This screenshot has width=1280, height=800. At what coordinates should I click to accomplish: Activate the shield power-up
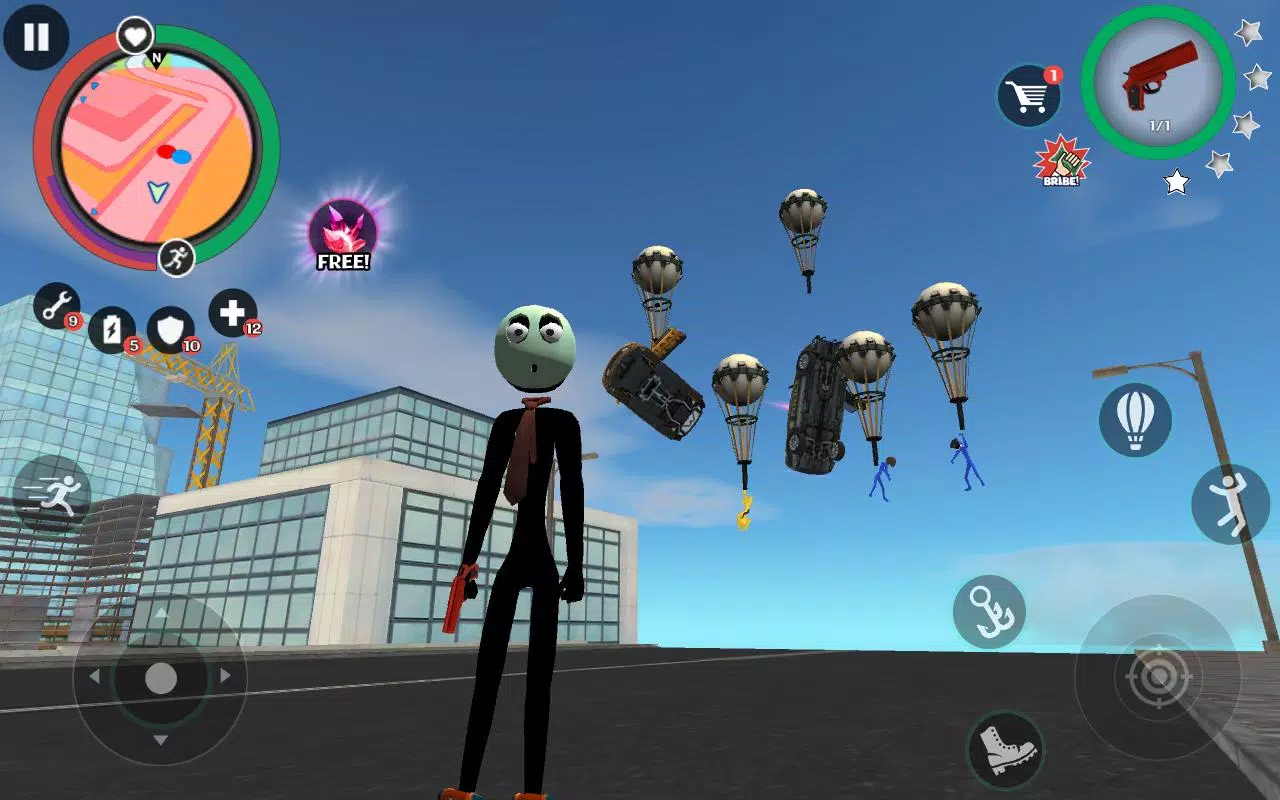[x=169, y=326]
